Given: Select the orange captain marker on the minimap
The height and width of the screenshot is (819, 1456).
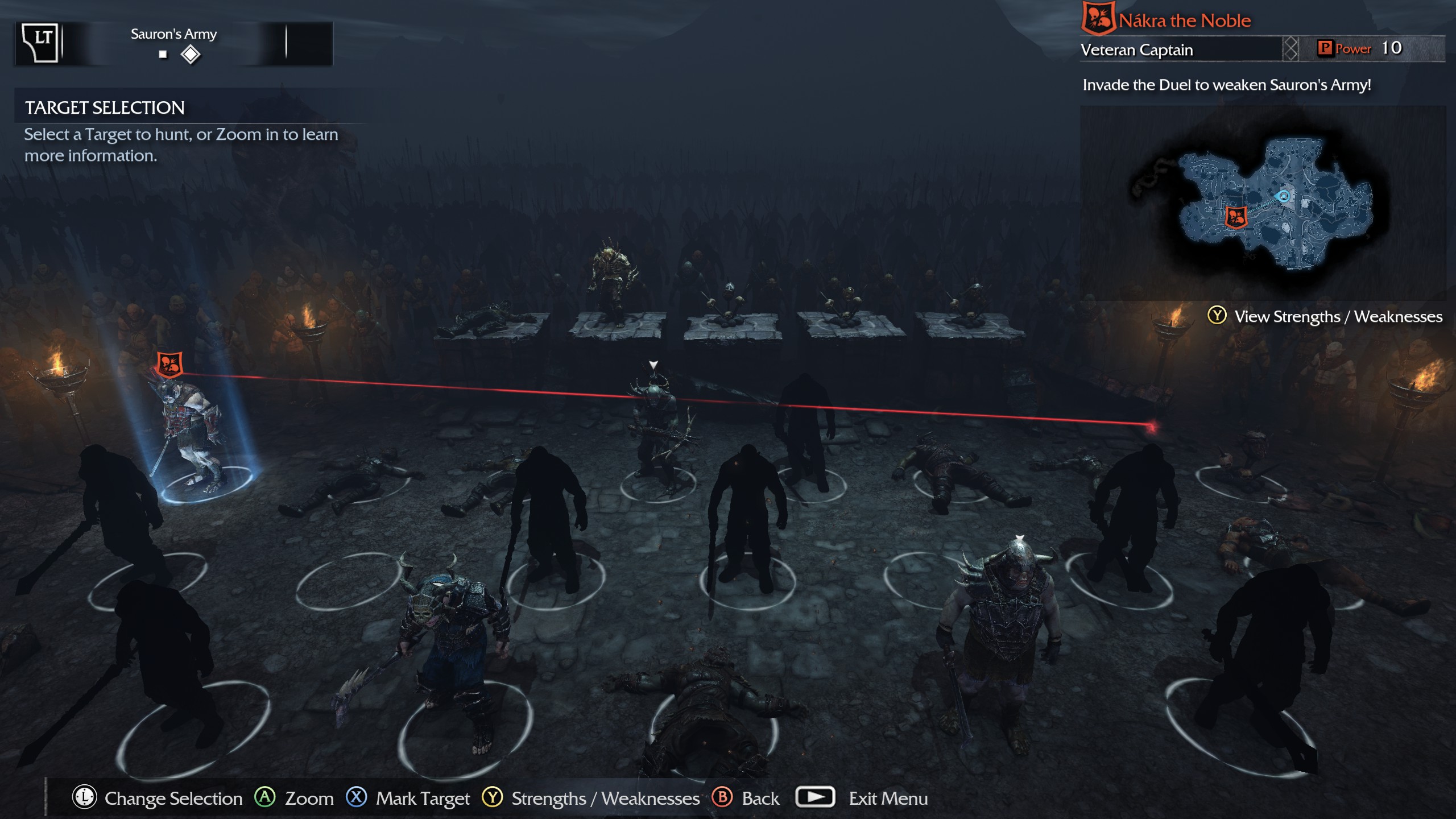Looking at the screenshot, I should (1236, 217).
